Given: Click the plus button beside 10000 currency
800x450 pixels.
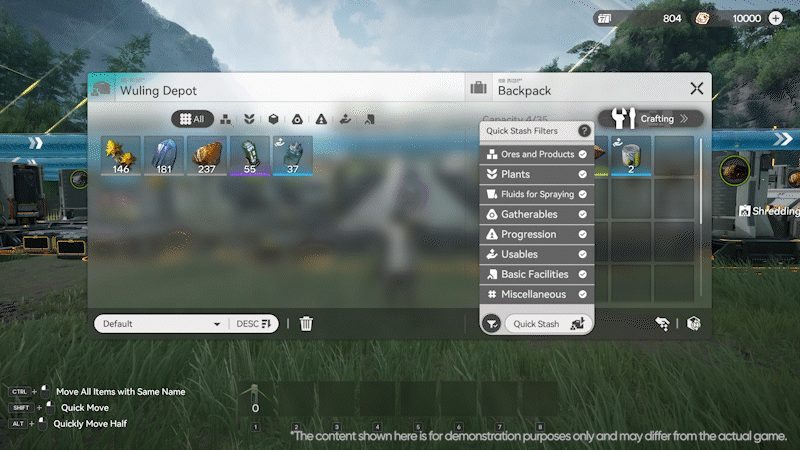Looking at the screenshot, I should 776,18.
